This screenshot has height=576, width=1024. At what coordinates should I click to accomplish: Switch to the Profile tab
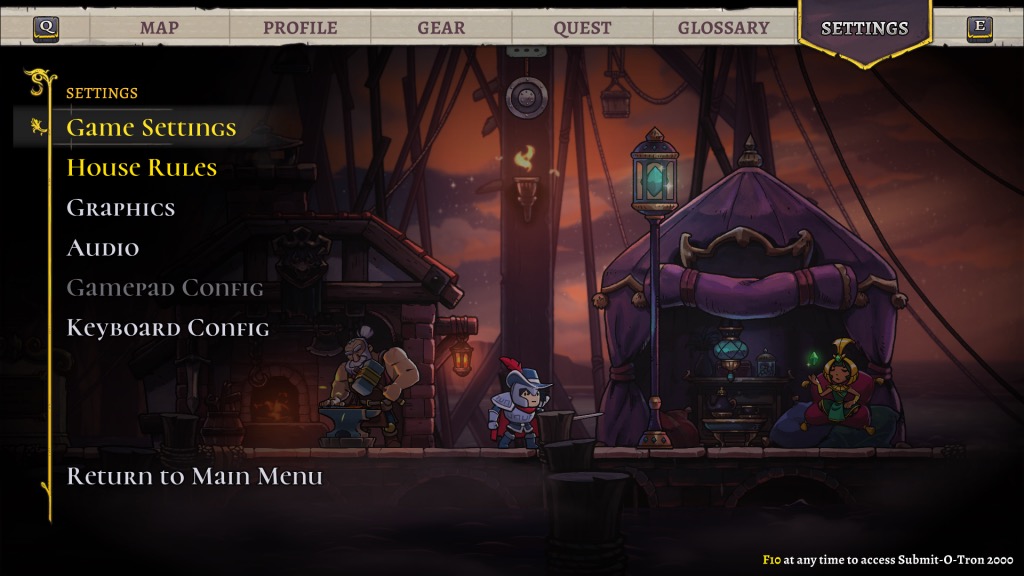coord(300,28)
